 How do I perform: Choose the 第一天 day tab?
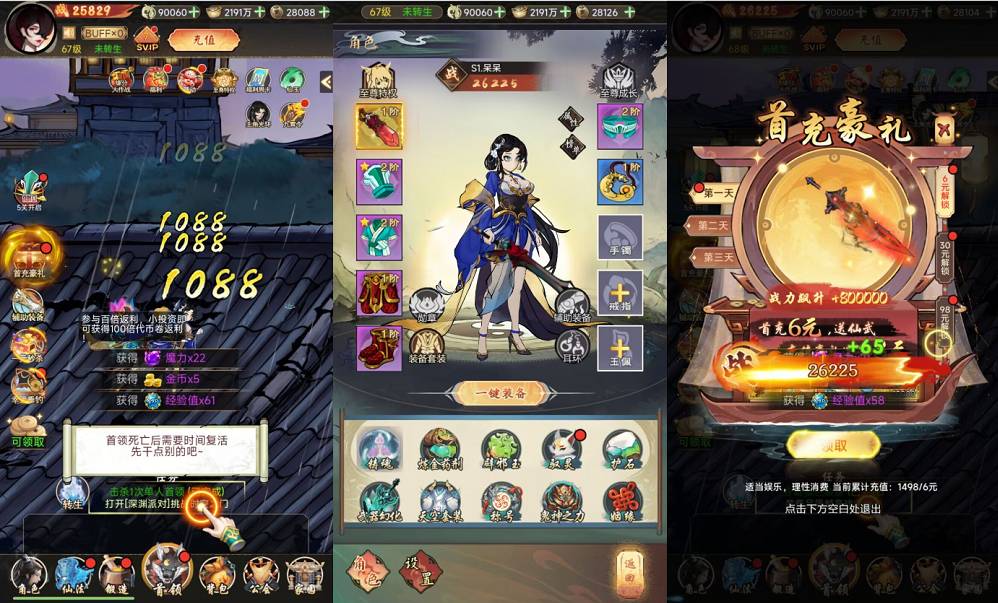tap(718, 192)
